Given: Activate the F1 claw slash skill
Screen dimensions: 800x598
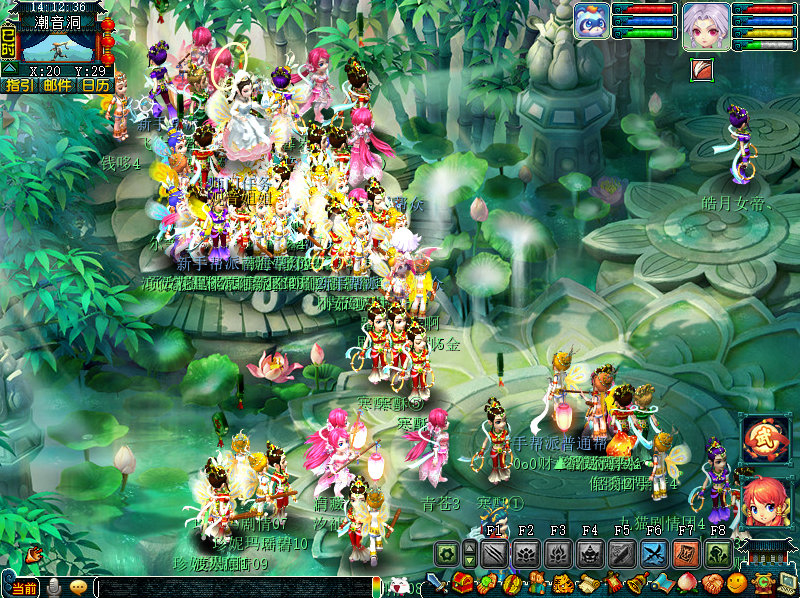Looking at the screenshot, I should pyautogui.click(x=495, y=553).
